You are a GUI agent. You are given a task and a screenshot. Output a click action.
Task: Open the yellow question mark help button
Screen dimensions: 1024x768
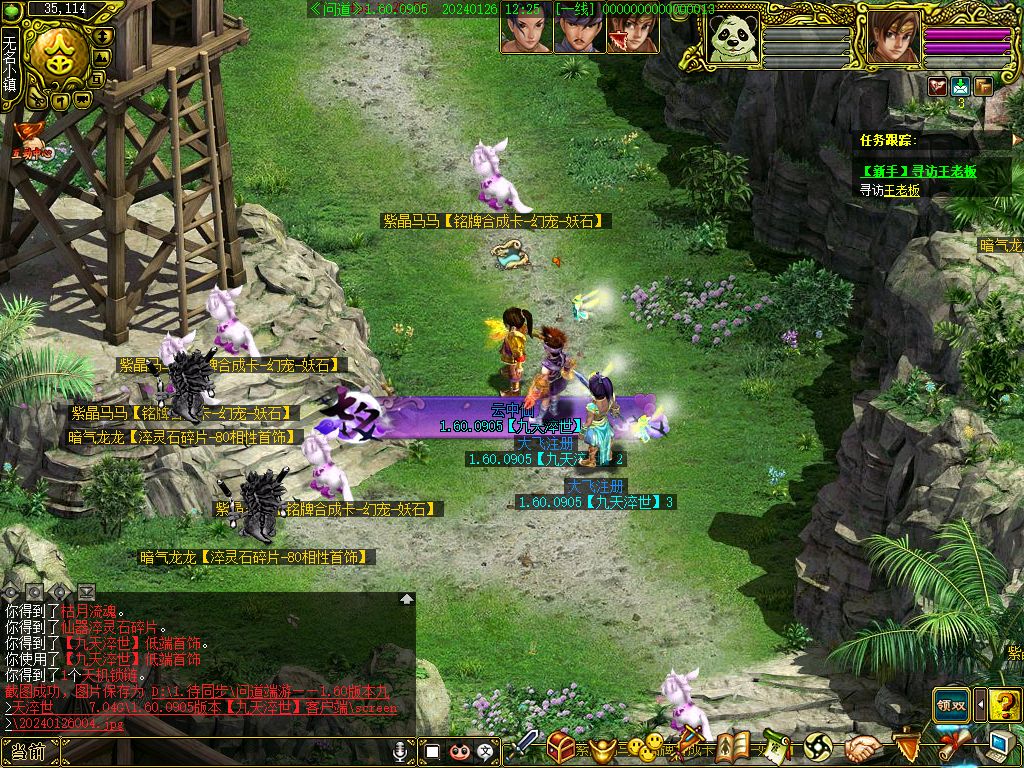point(1005,704)
